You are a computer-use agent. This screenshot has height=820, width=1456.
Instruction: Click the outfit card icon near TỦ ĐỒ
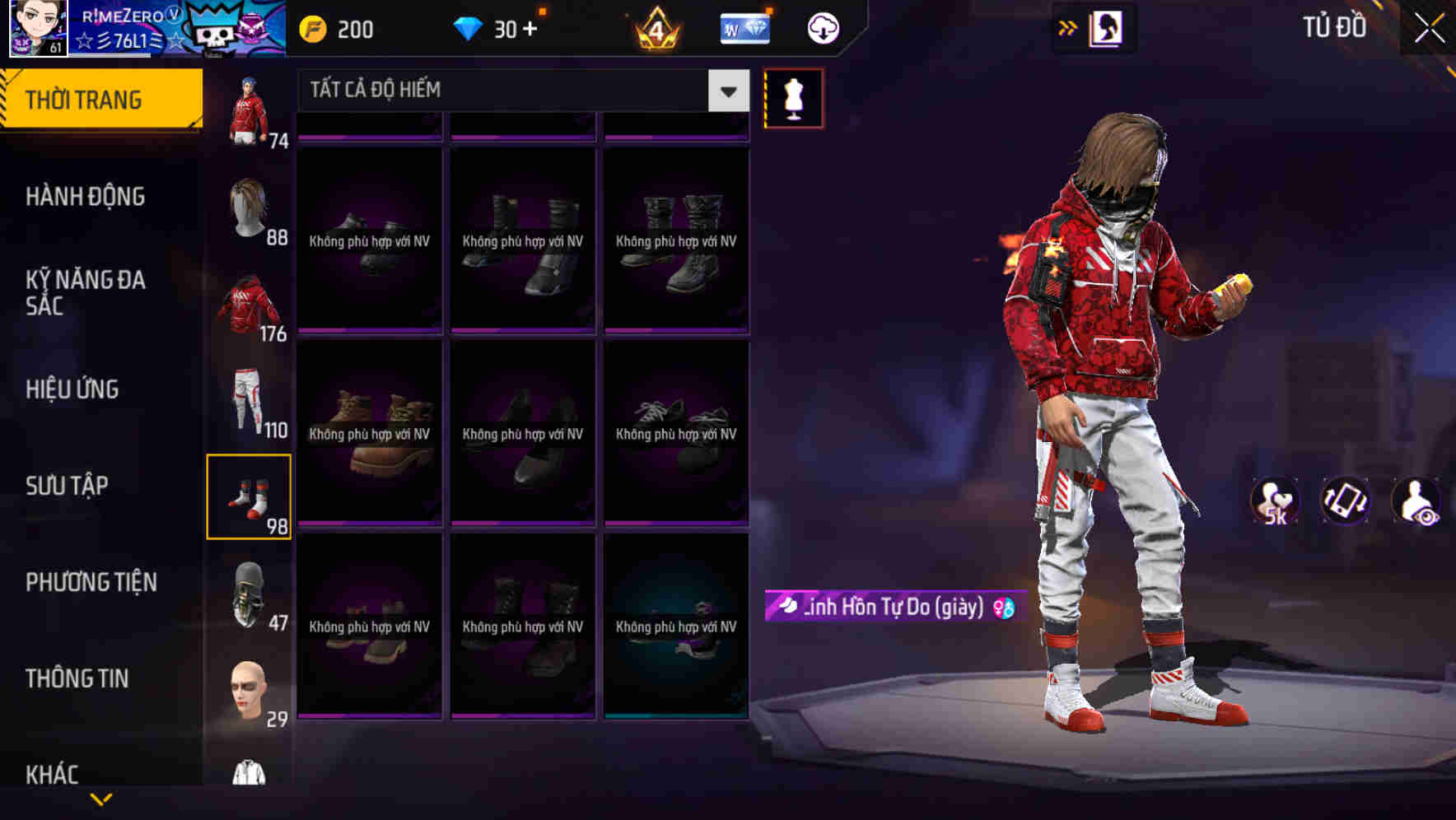coord(1104,27)
